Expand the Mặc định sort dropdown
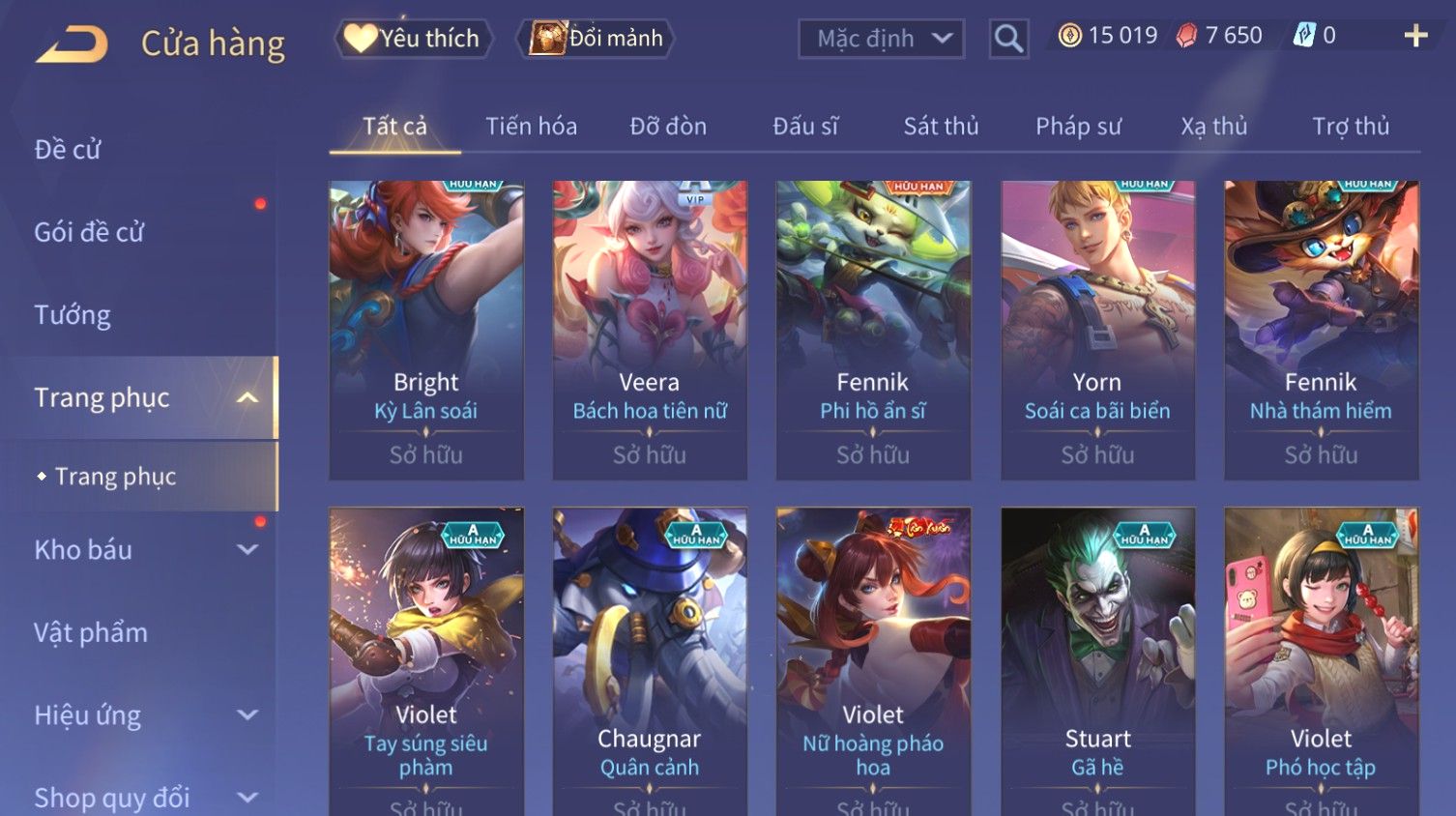1456x816 pixels. 881,39
